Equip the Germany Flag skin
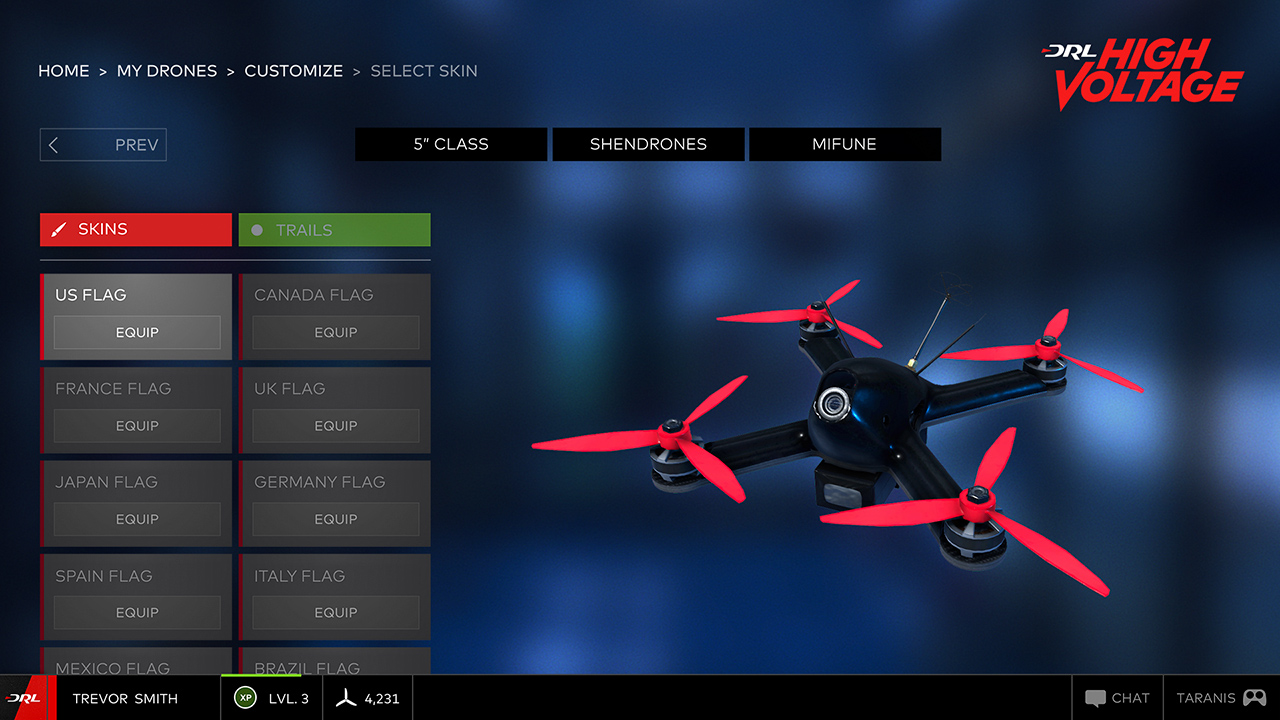Image resolution: width=1280 pixels, height=720 pixels. (335, 519)
